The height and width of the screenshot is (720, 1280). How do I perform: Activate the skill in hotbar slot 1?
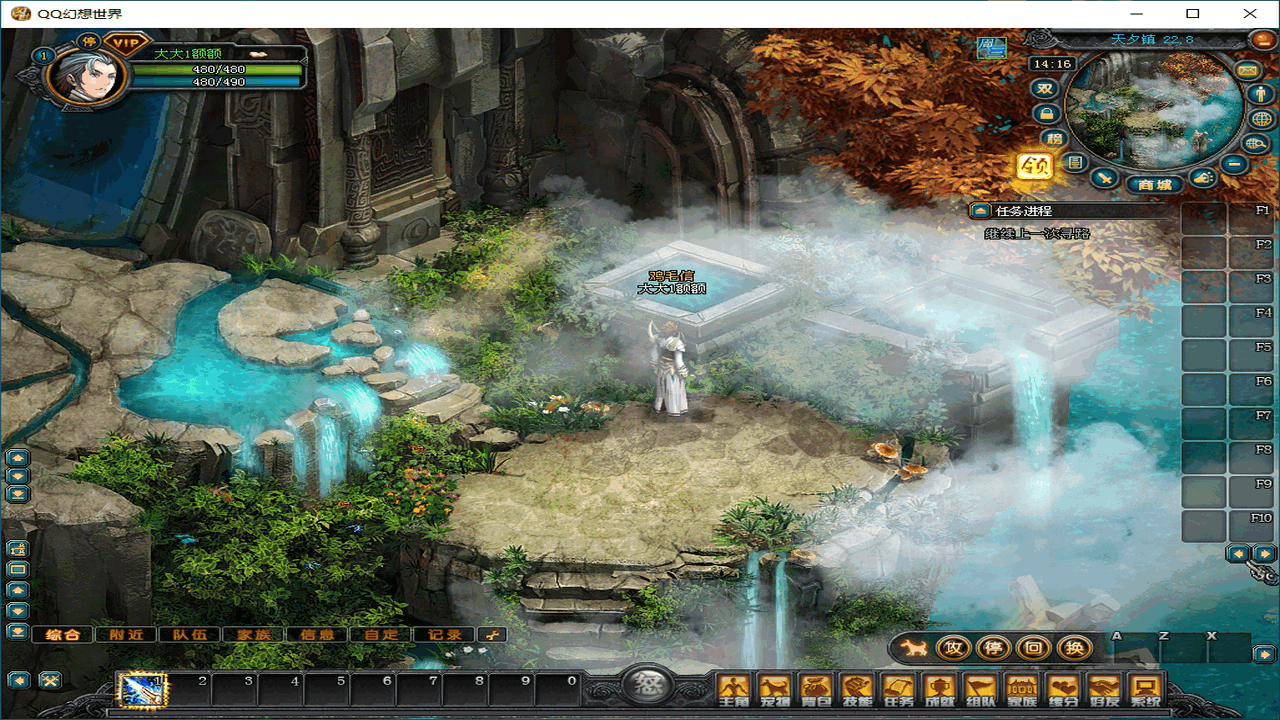pyautogui.click(x=141, y=689)
